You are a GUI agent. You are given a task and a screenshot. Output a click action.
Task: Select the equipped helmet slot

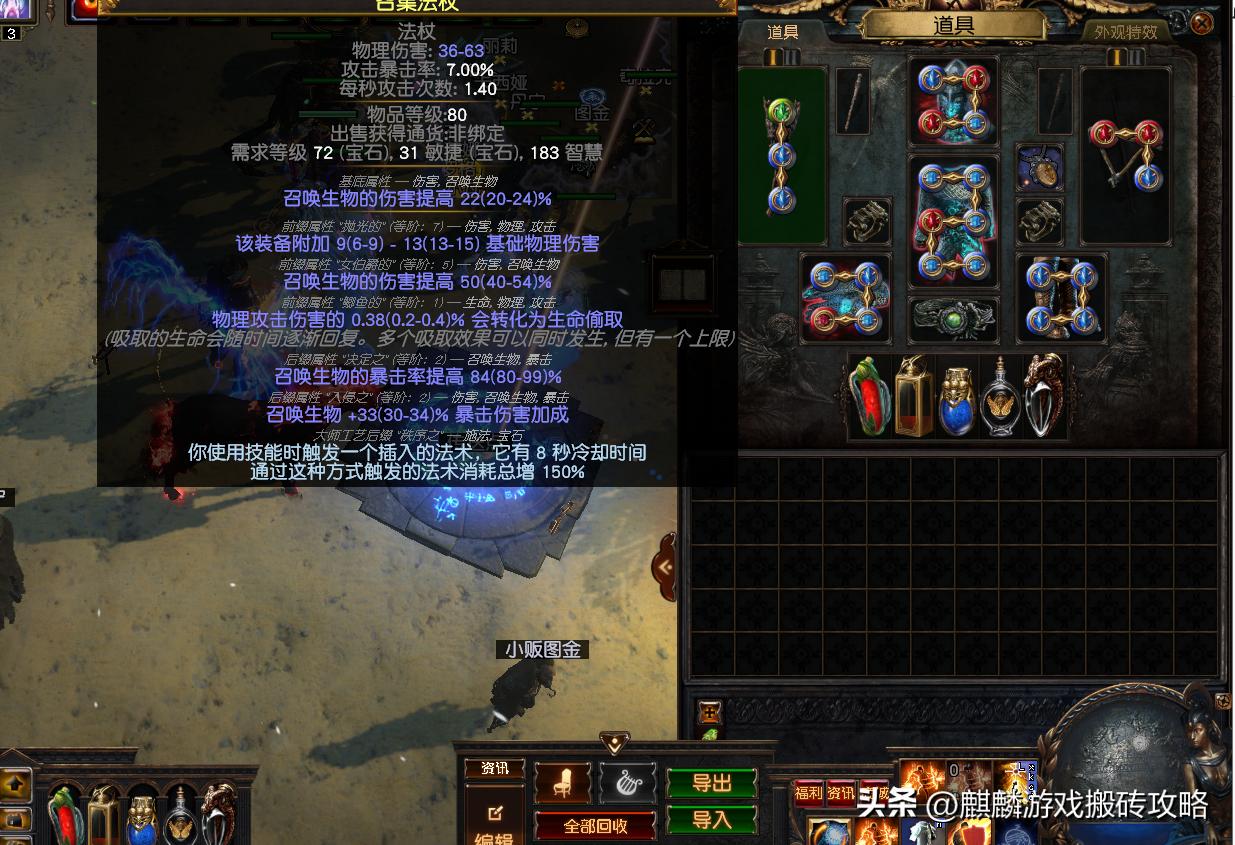click(x=953, y=102)
